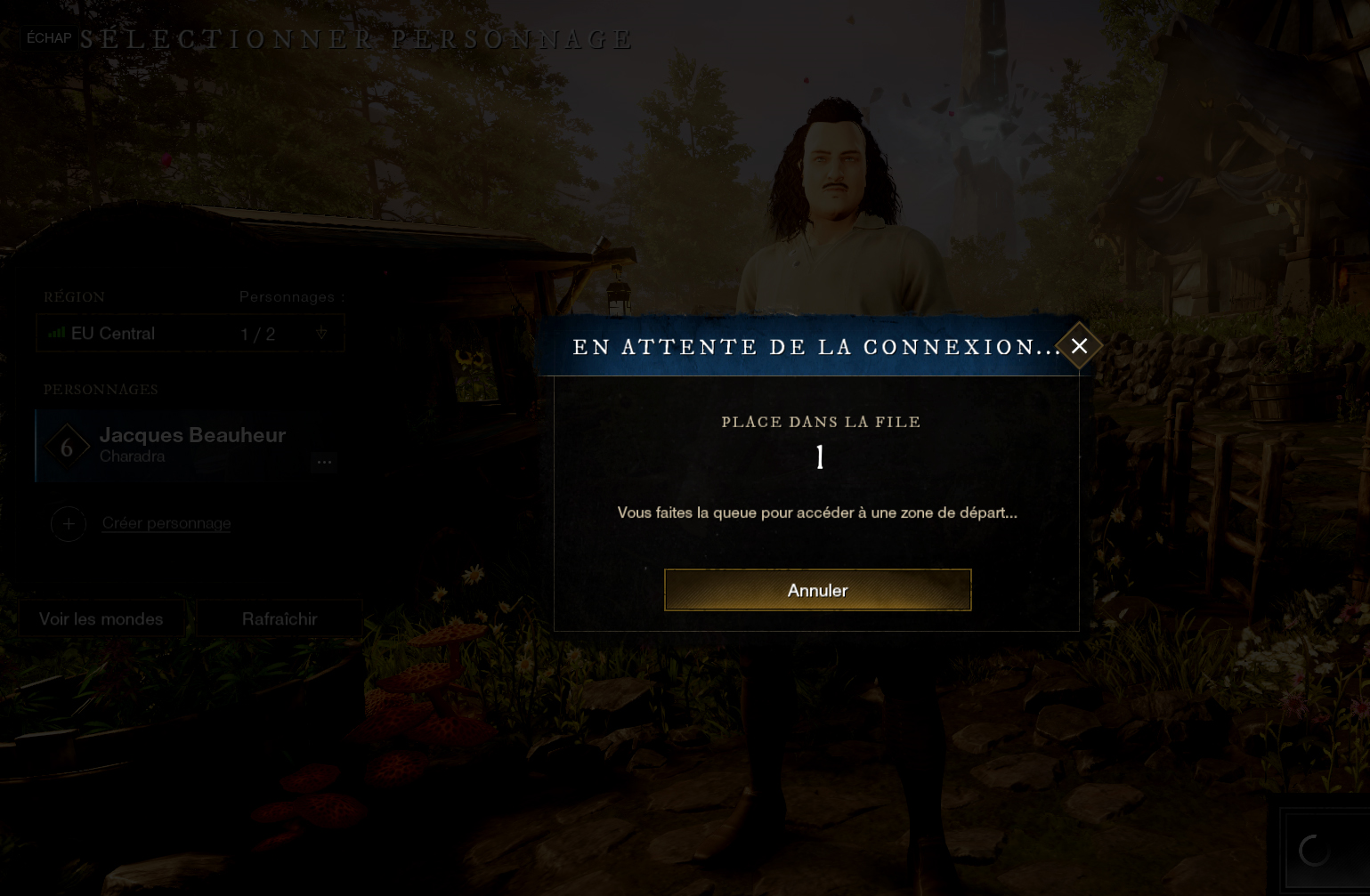Refresh the list with Rafraîchir
Image resolution: width=1370 pixels, height=896 pixels.
[x=280, y=619]
